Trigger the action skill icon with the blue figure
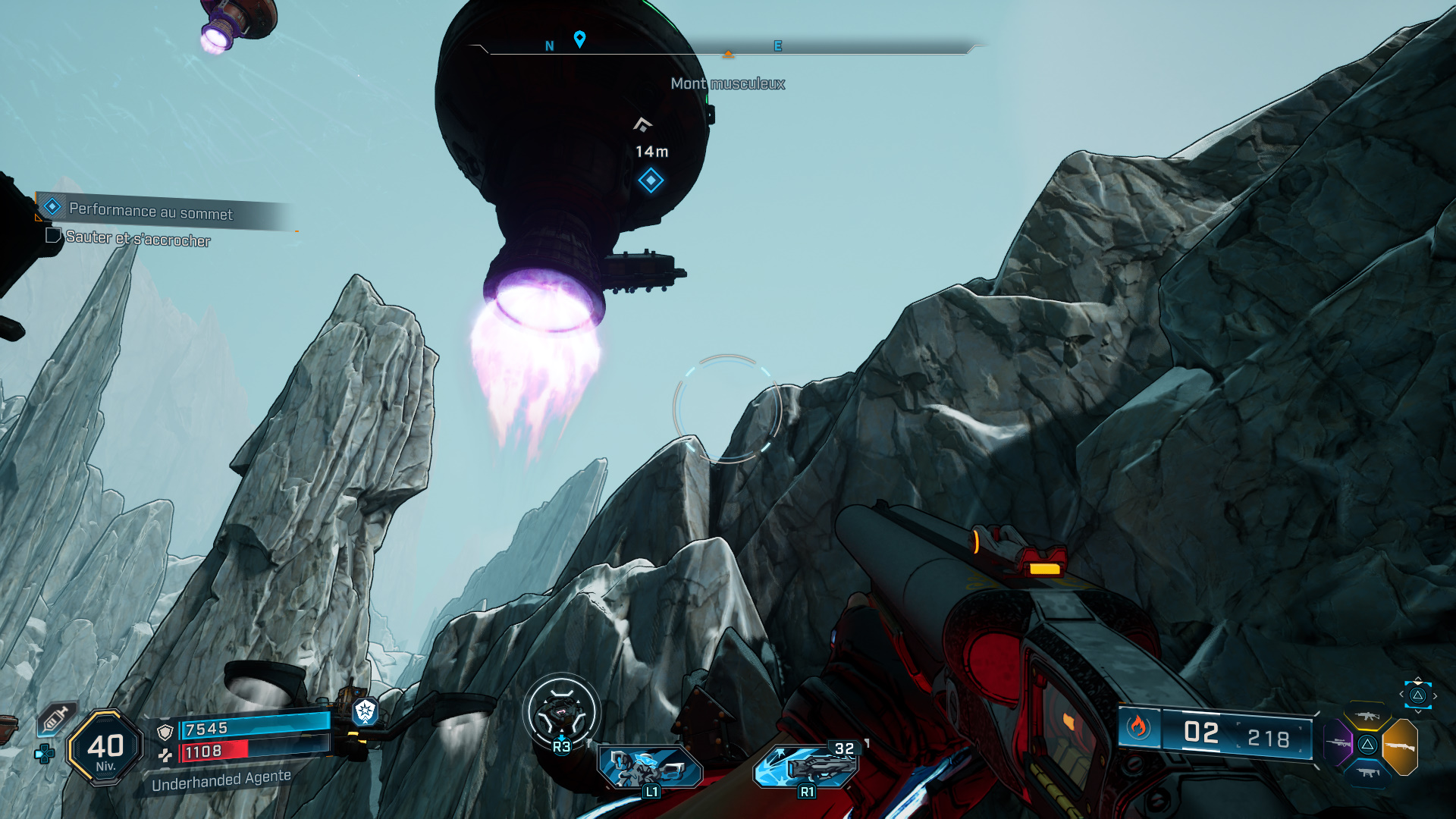This screenshot has width=1456, height=819. pos(648,767)
